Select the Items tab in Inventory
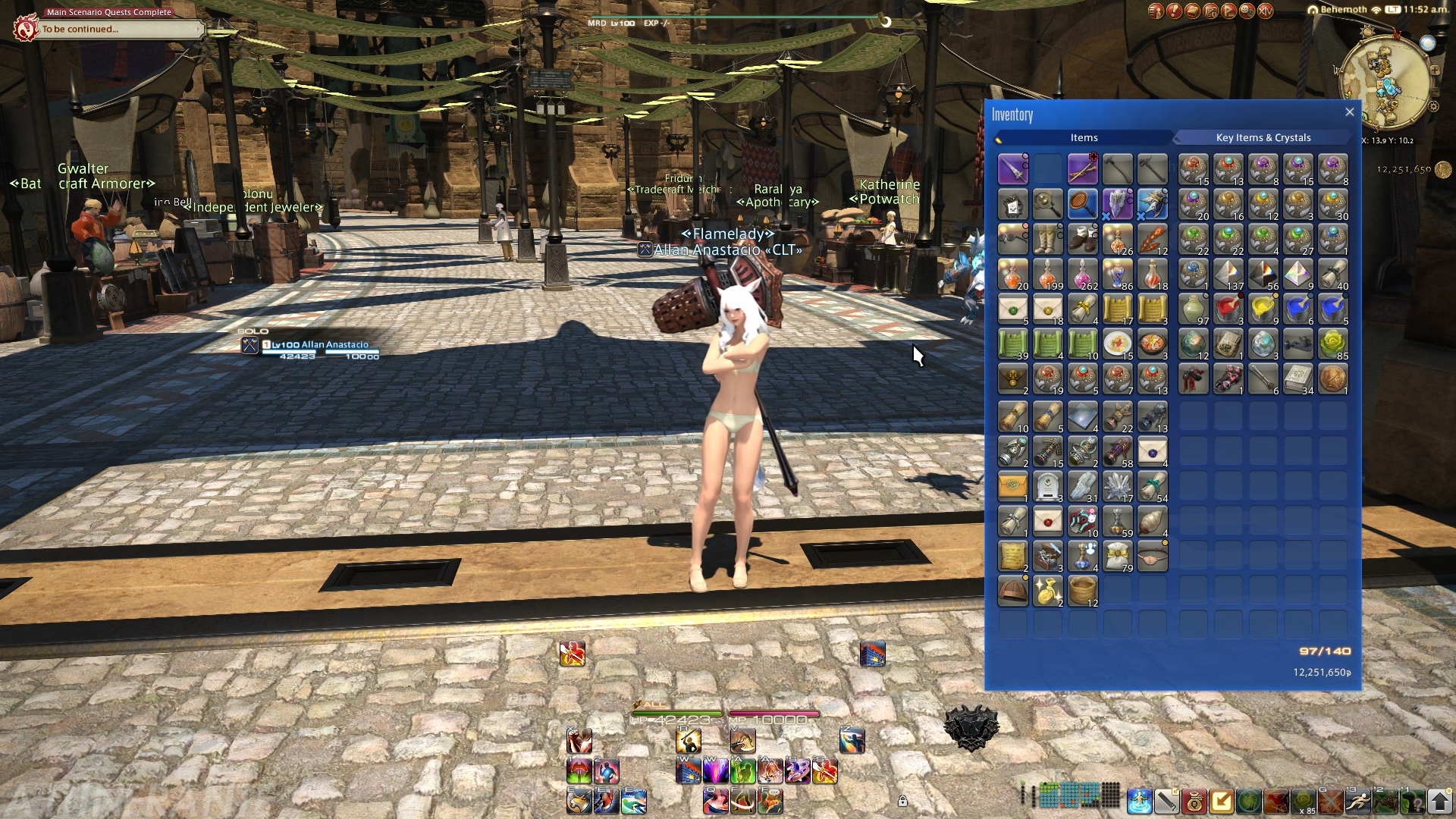Image resolution: width=1456 pixels, height=819 pixels. point(1084,137)
